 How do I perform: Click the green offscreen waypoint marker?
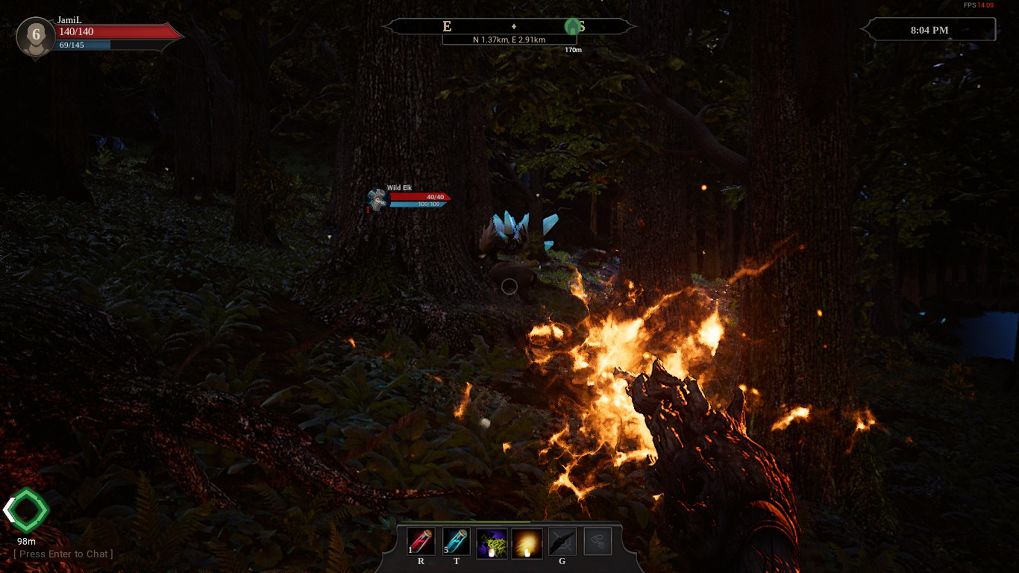(26, 511)
